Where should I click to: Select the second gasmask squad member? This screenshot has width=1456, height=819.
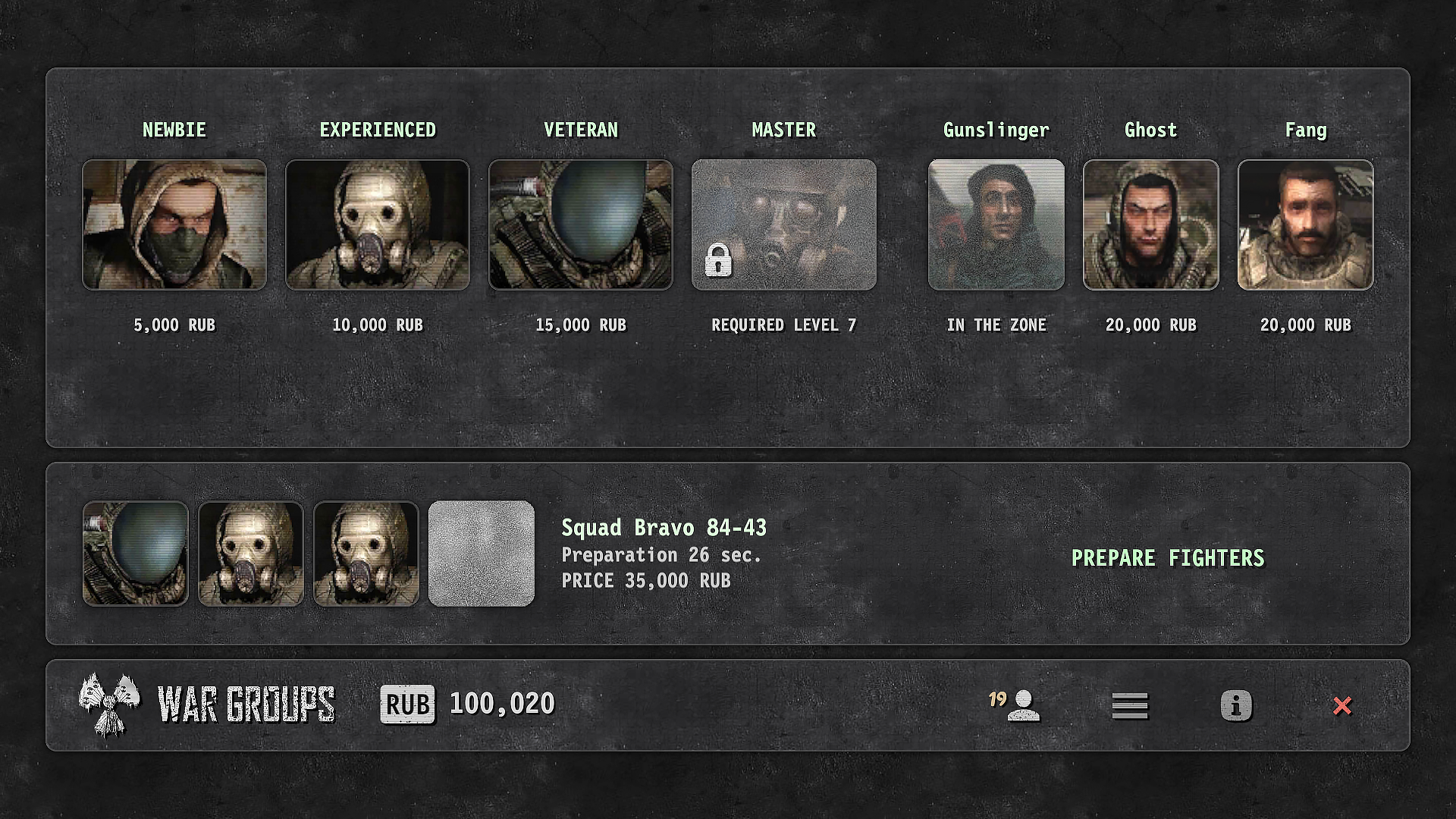click(251, 553)
